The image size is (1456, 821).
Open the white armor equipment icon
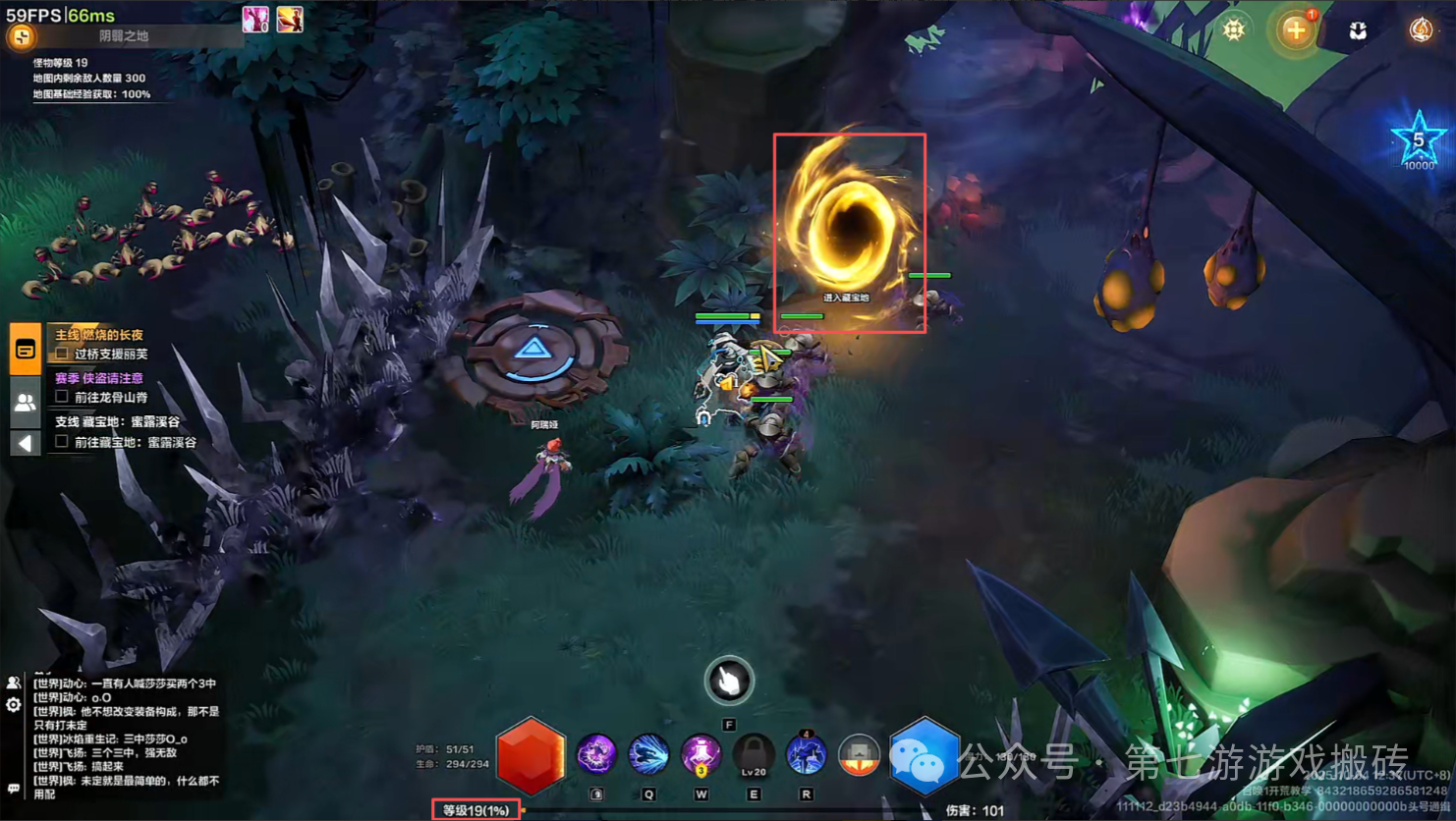[x=1358, y=31]
